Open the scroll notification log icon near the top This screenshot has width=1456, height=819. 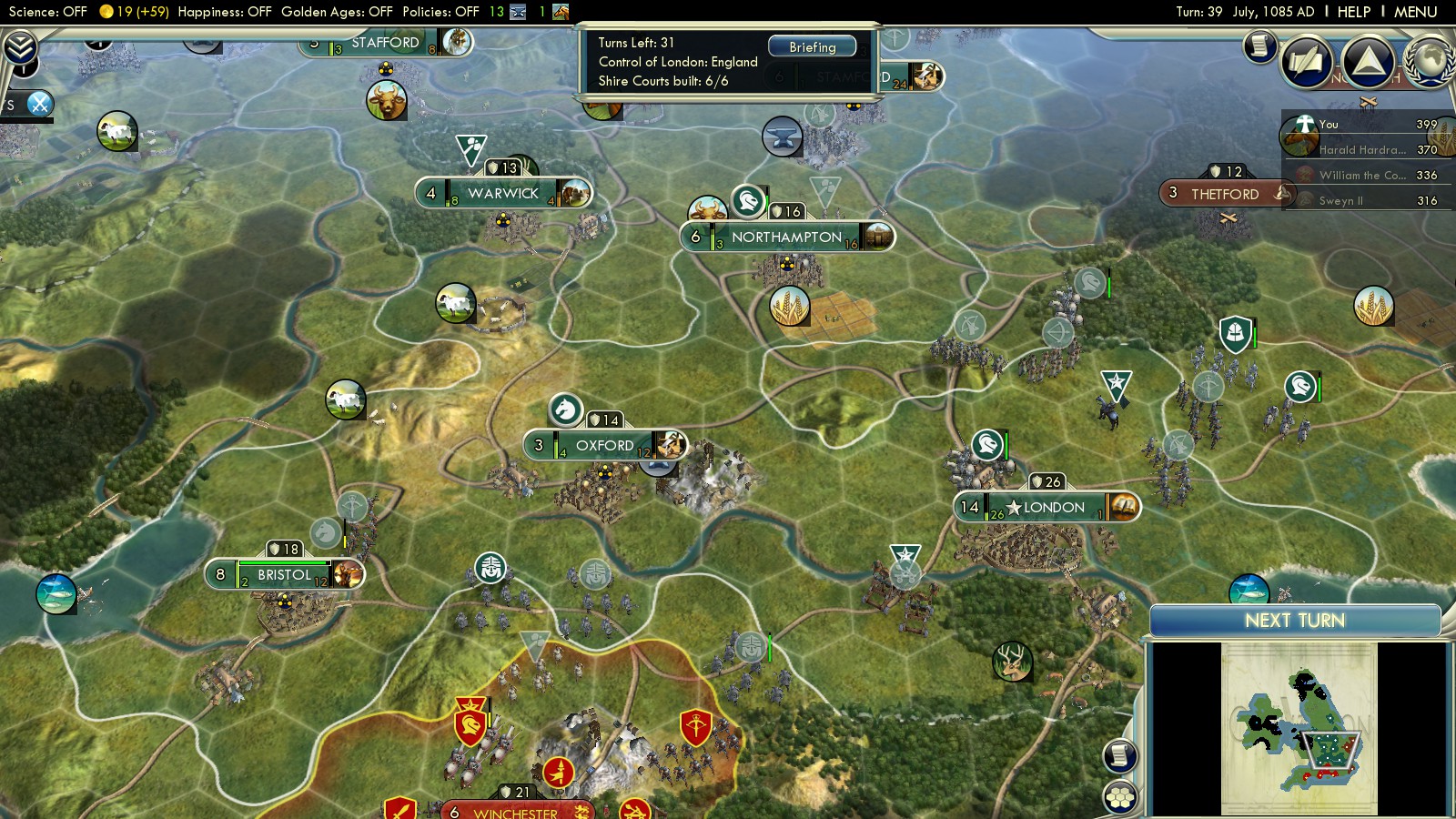(x=1260, y=45)
